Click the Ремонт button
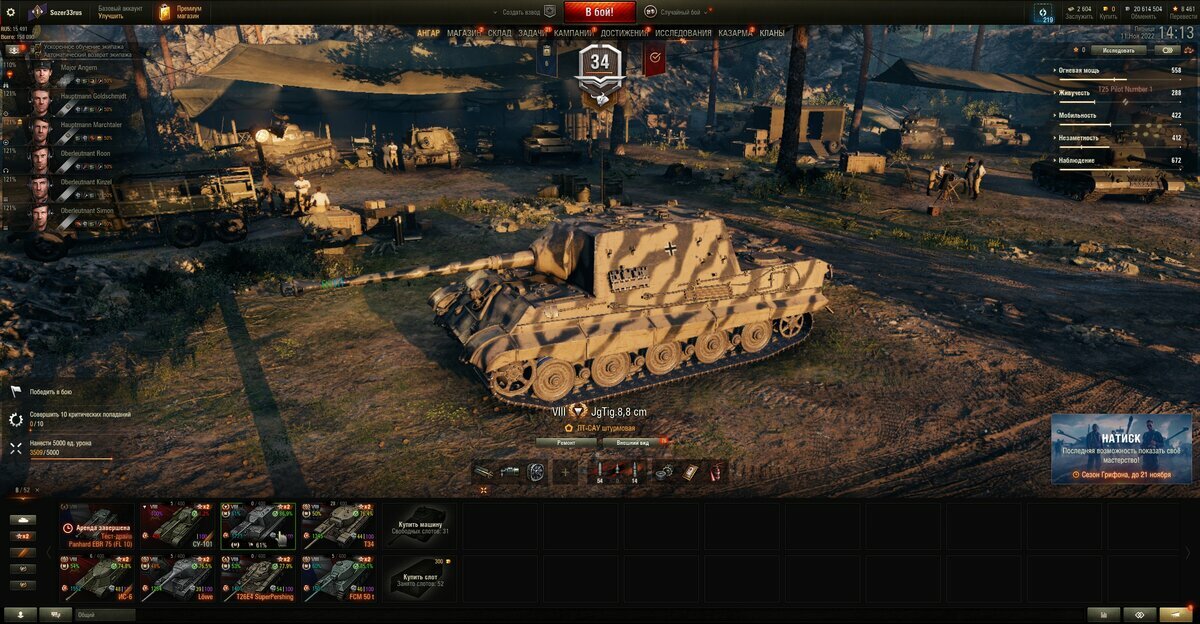Screen dimensions: 1200x624 coord(565,441)
